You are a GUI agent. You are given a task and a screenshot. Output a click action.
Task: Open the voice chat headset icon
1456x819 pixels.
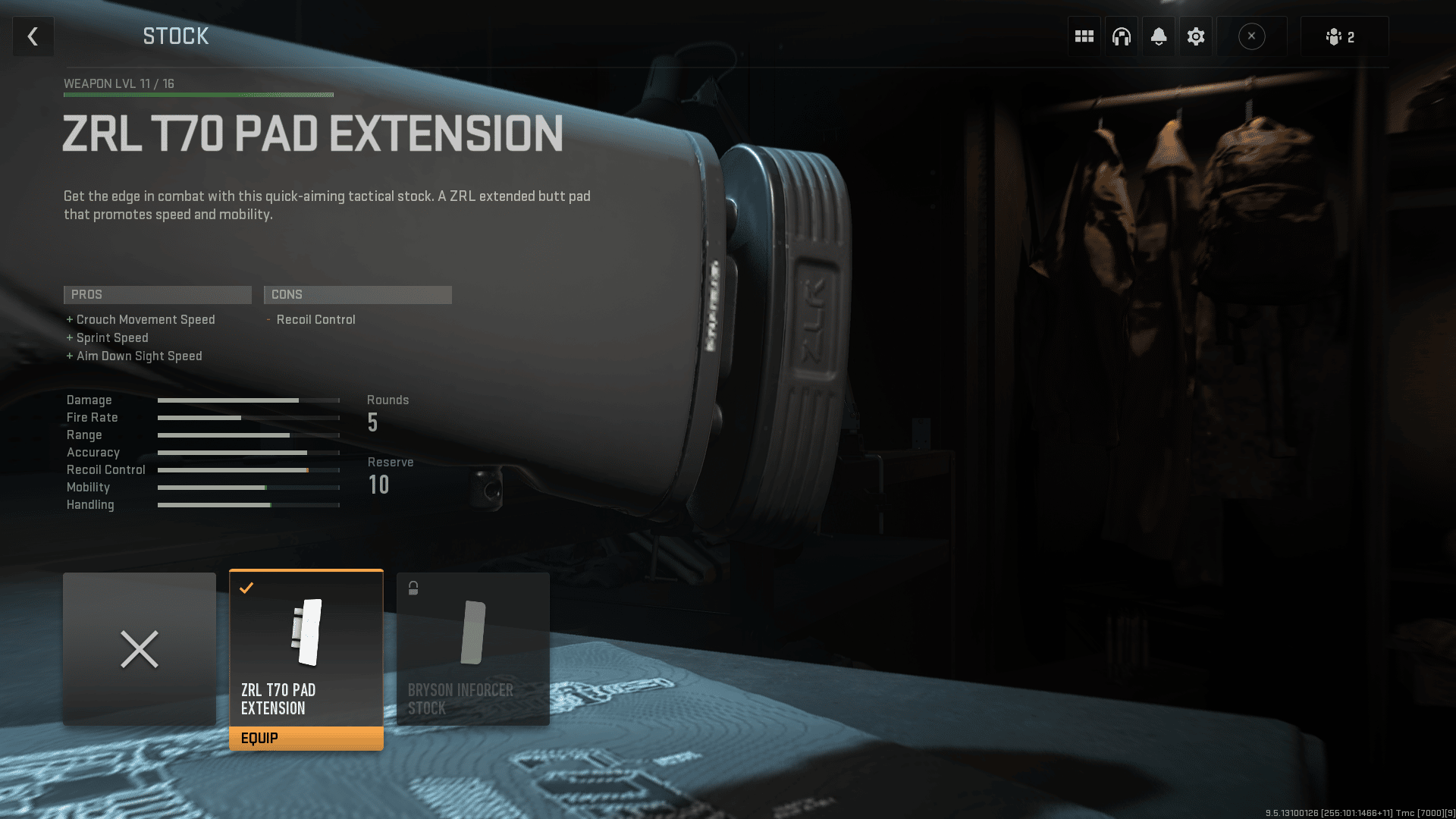coord(1121,36)
